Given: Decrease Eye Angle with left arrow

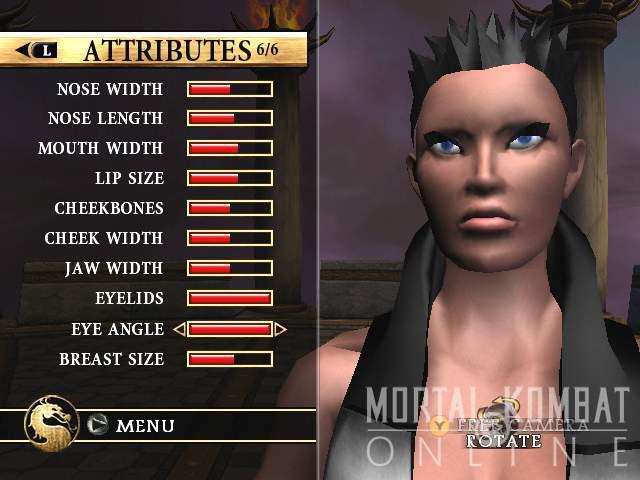Looking at the screenshot, I should (x=179, y=329).
